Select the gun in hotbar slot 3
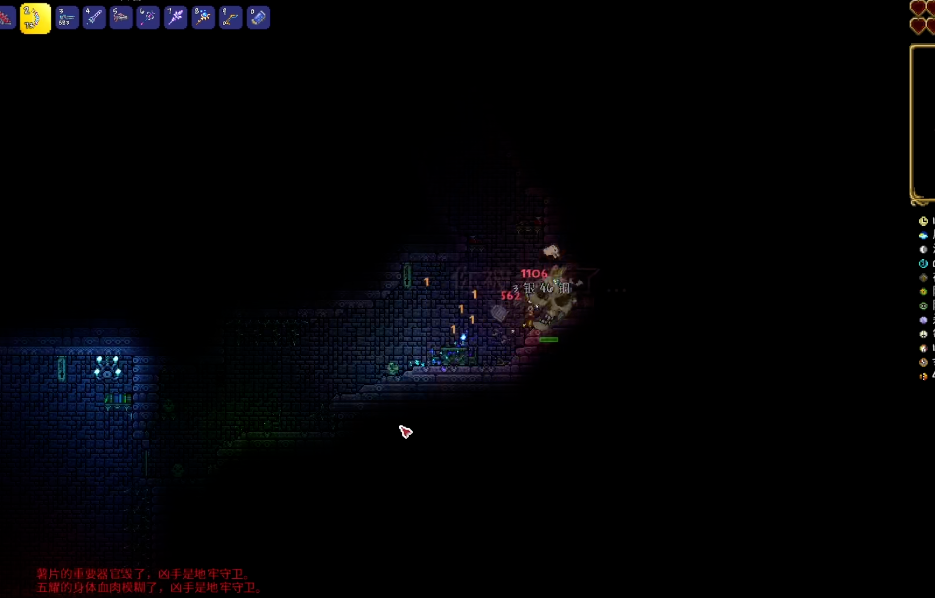The width and height of the screenshot is (935, 598). (67, 17)
